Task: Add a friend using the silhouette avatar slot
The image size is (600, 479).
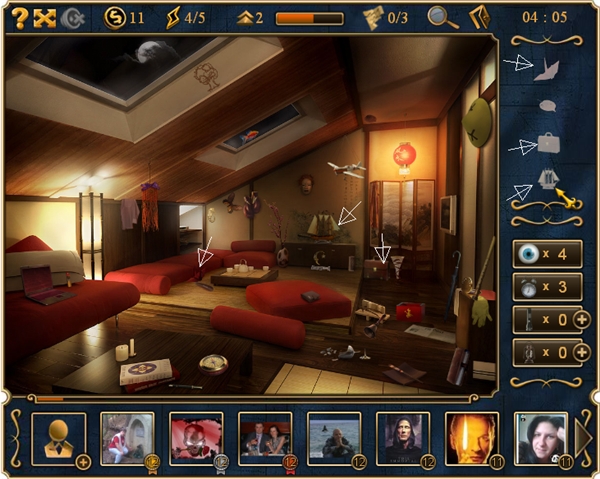Action: pyautogui.click(x=59, y=439)
